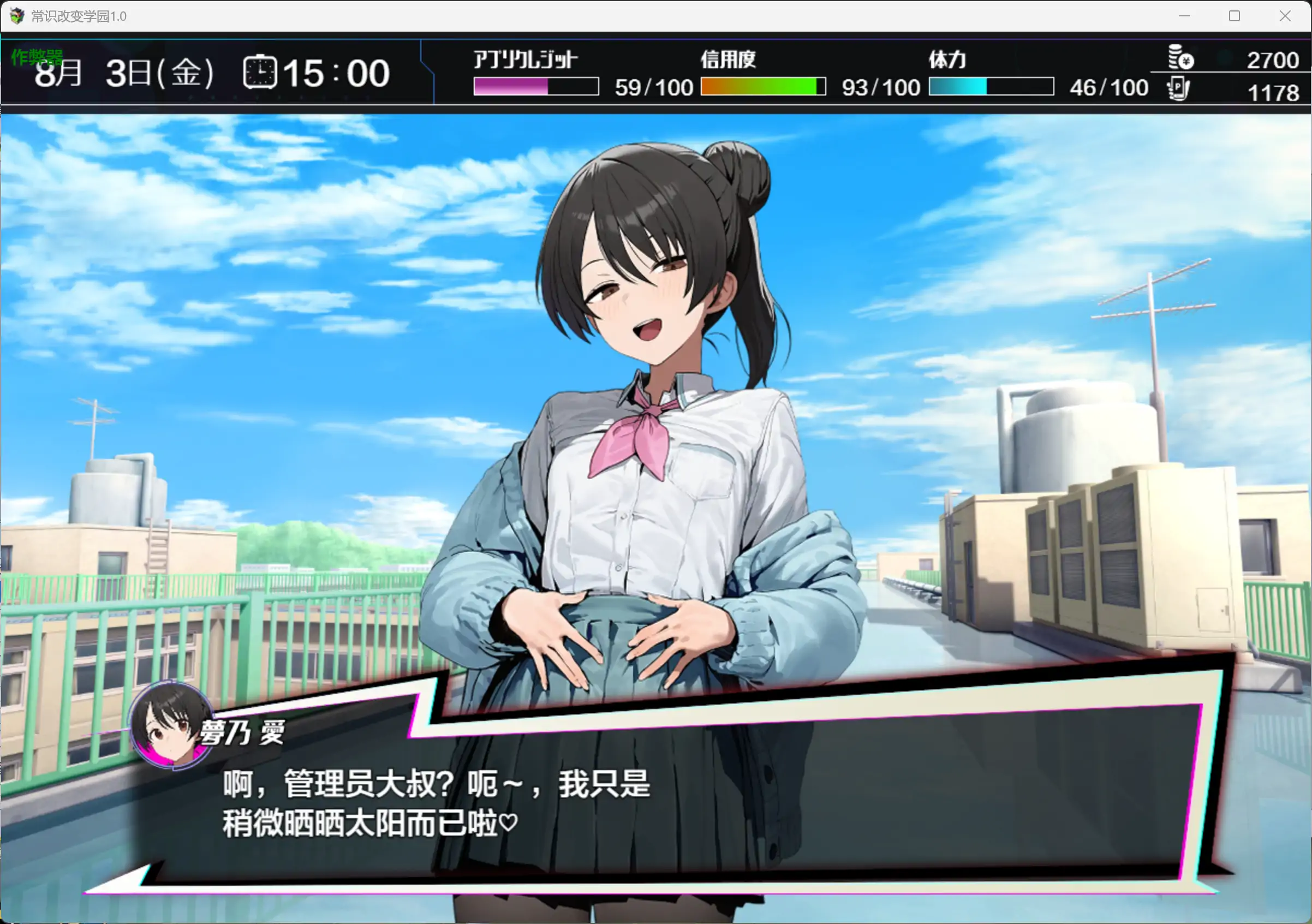This screenshot has width=1312, height=924.
Task: Click the アプリクレジット progress bar
Action: point(535,87)
